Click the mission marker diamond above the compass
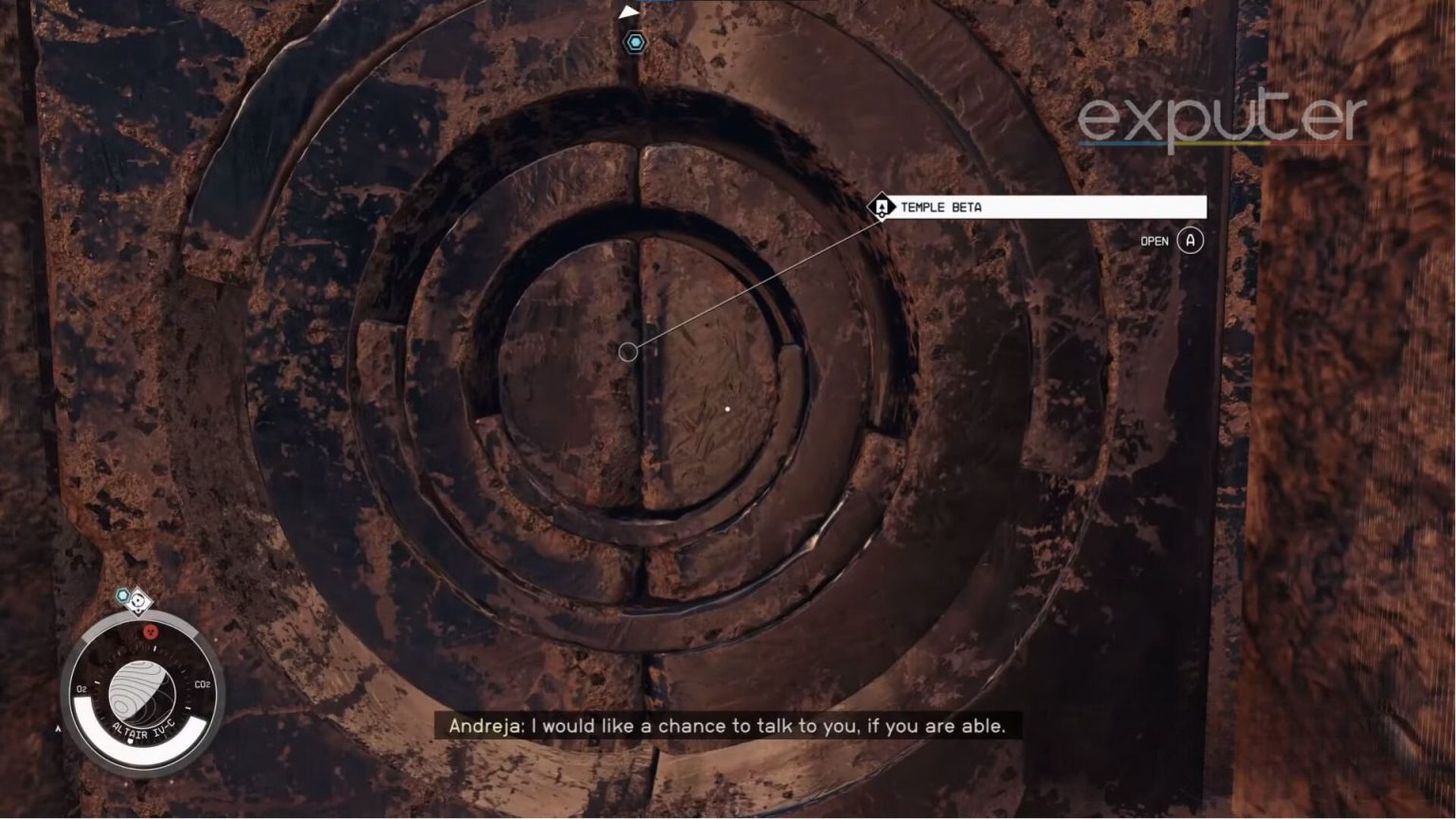Screen dimensions: 1456x819 139,603
